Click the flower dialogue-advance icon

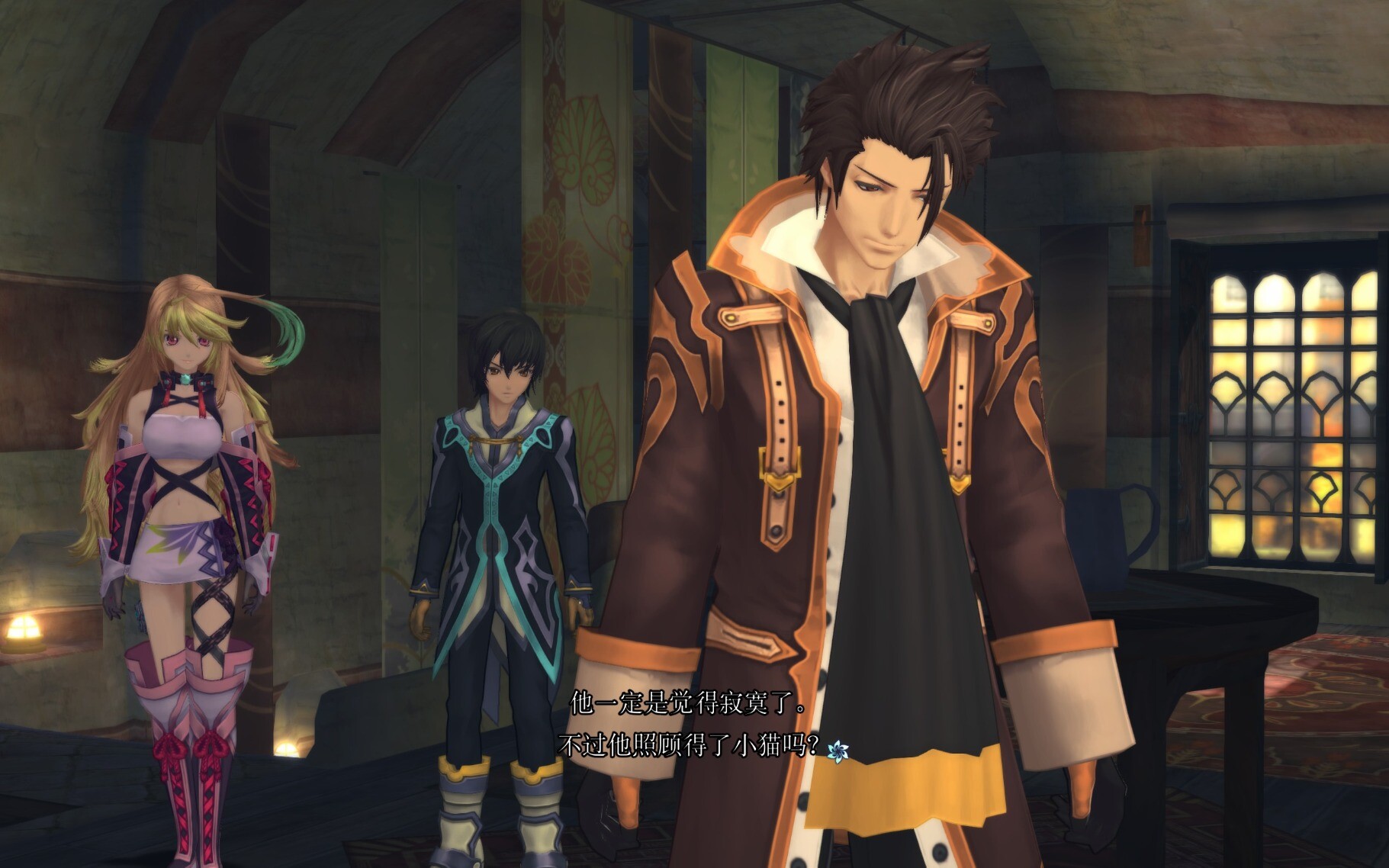[x=838, y=751]
